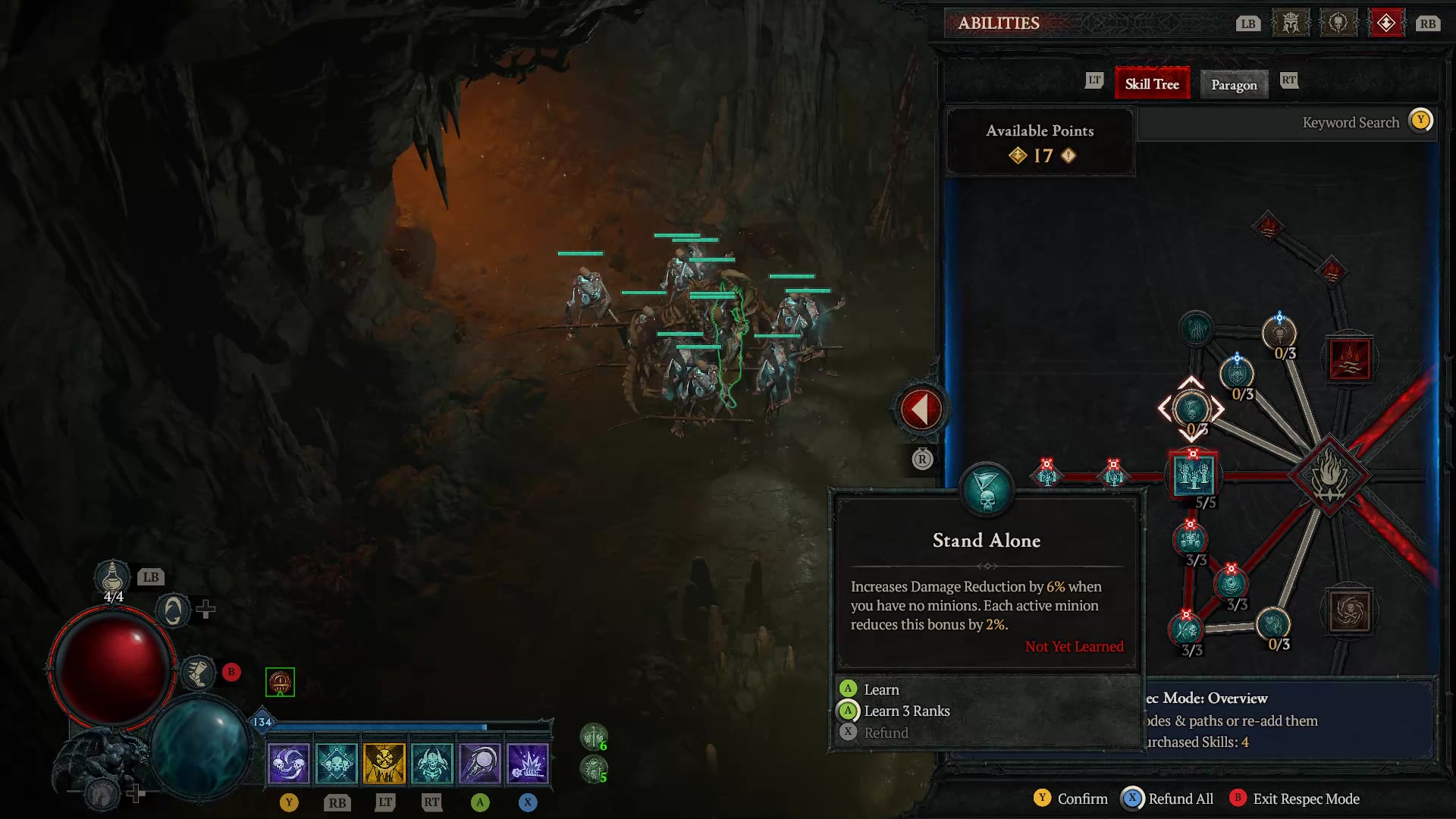Select the helmeted character menu icon in the header

pyautogui.click(x=1290, y=22)
